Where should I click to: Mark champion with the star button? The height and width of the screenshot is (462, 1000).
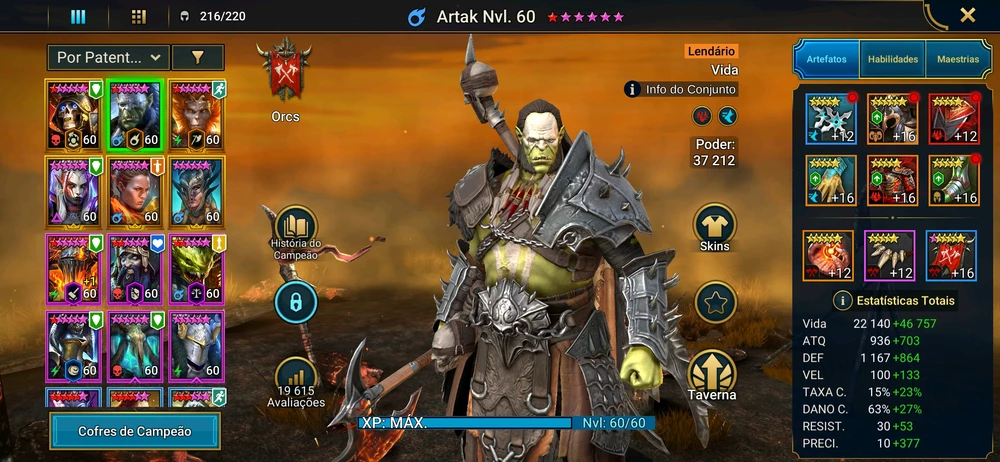click(715, 302)
